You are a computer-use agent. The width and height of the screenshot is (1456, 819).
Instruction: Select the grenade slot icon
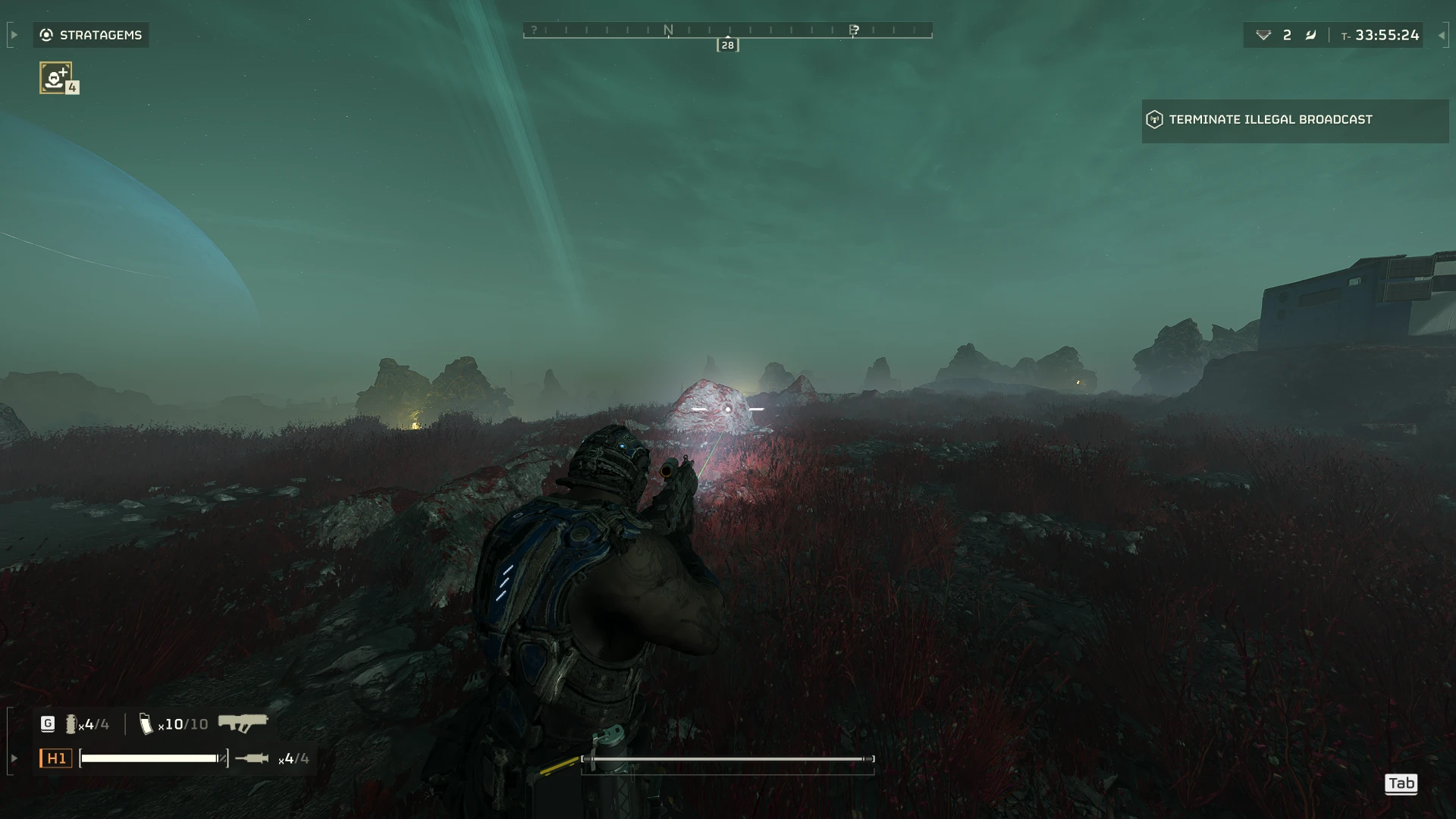click(71, 724)
